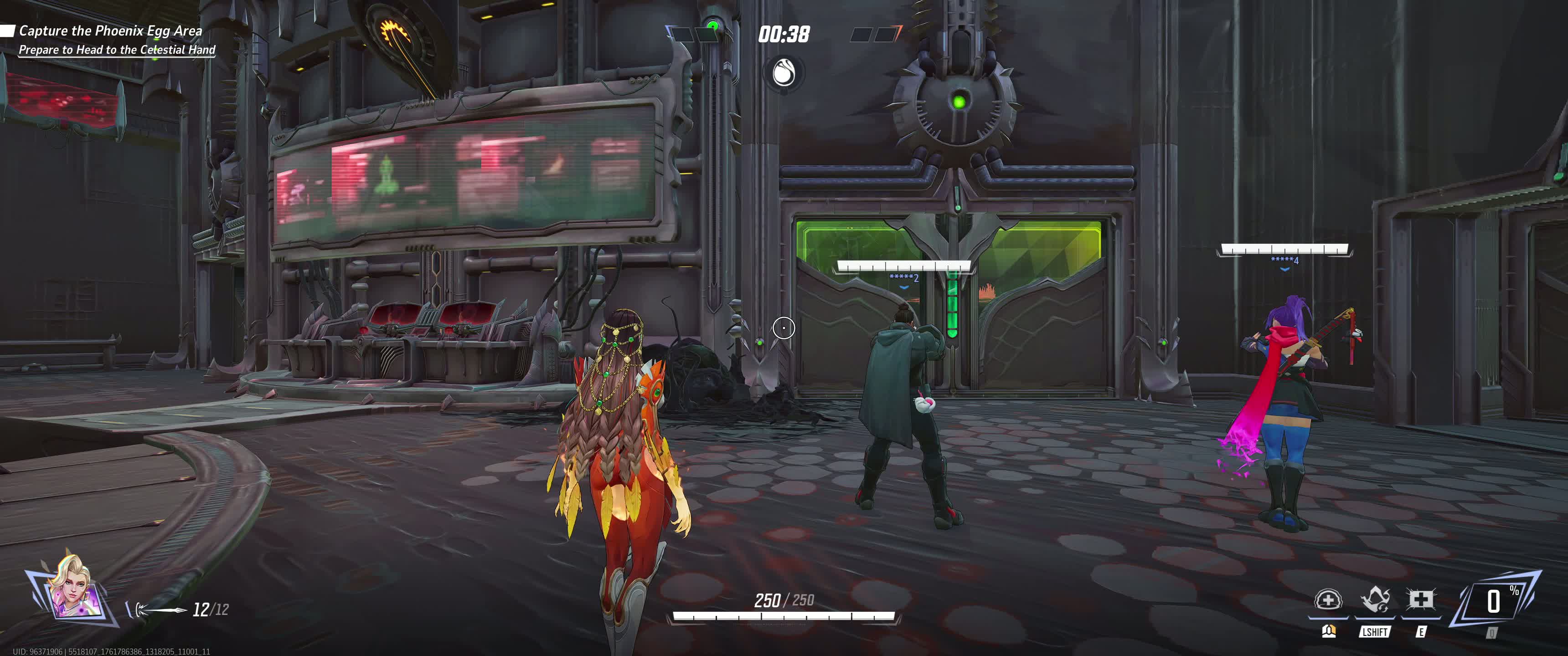Viewport: 1568px width, 656px height.
Task: Click the Phoenix Egg objective icon
Action: (x=784, y=74)
